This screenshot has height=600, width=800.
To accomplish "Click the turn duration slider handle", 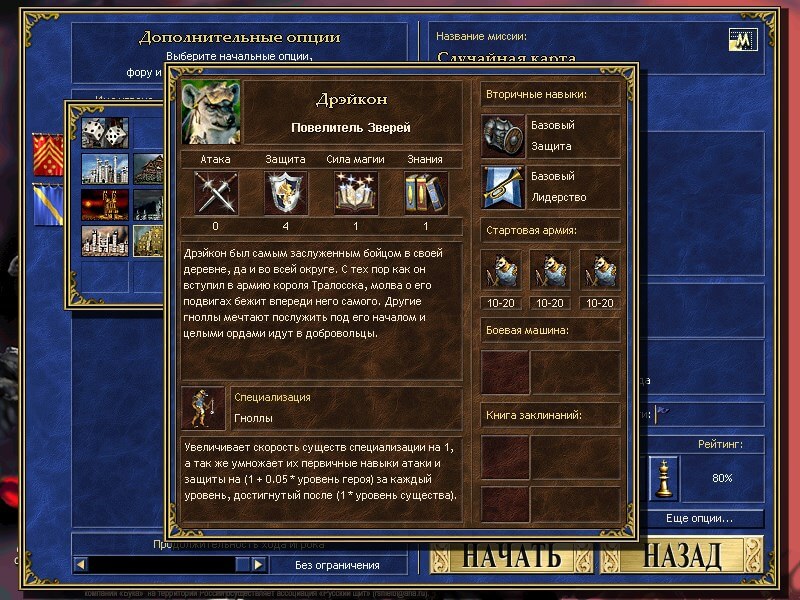I will coord(240,565).
